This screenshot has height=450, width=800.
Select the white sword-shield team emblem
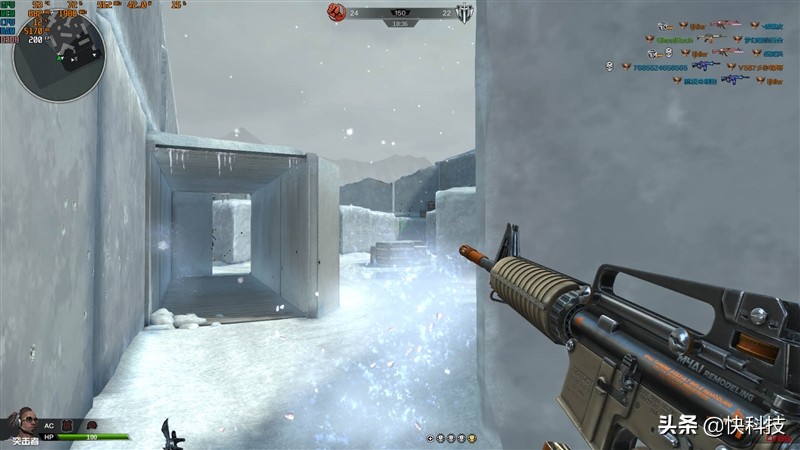(x=463, y=12)
